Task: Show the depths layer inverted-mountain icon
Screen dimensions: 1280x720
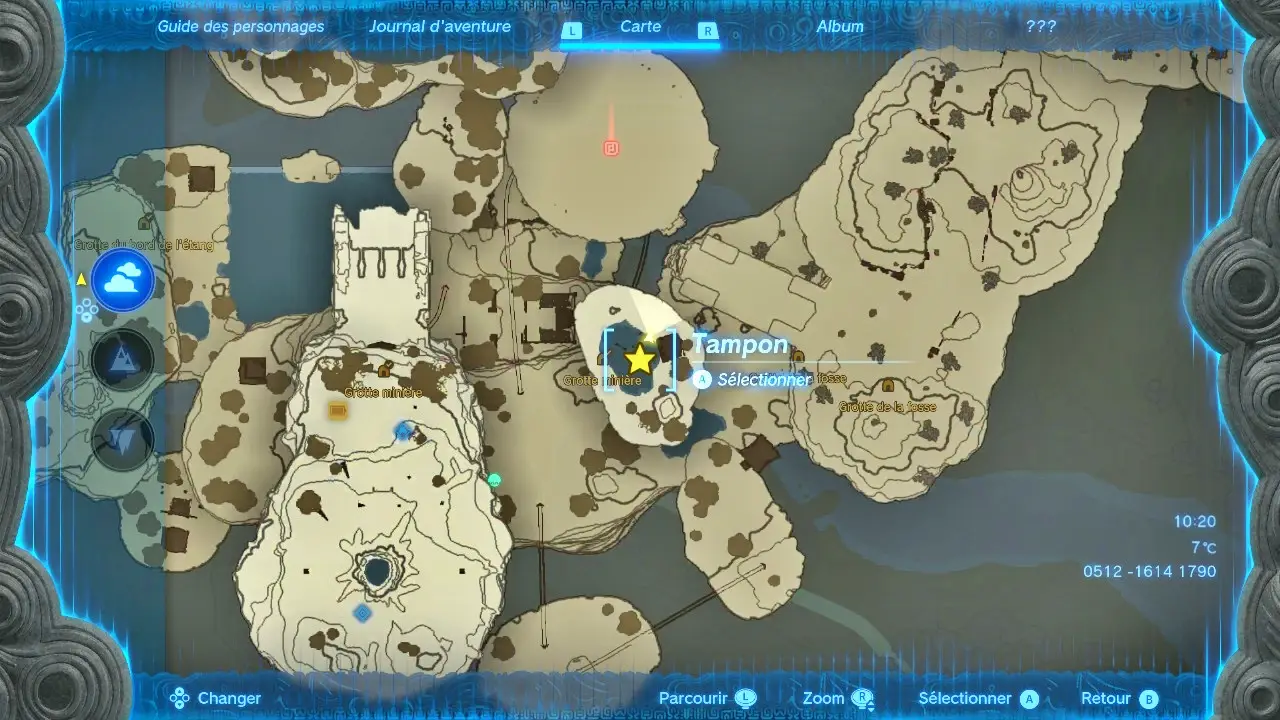Action: 123,439
